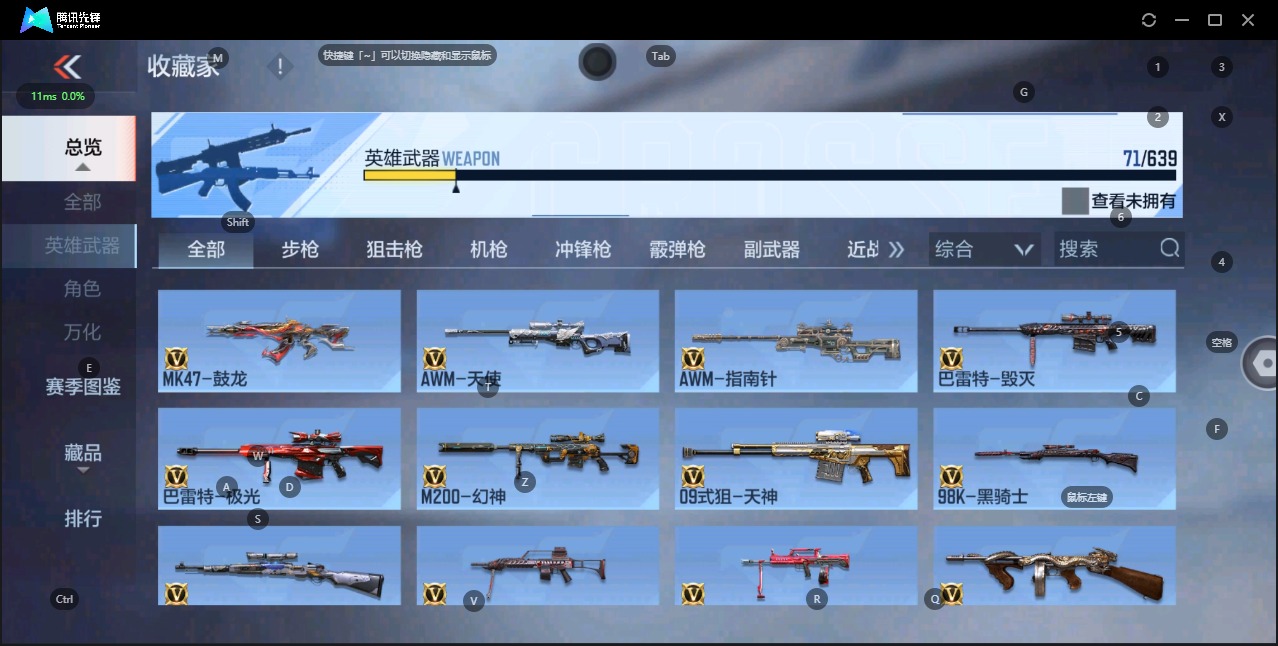The image size is (1278, 646).
Task: Open the 赛季图鉴 season catalog
Action: (83, 386)
